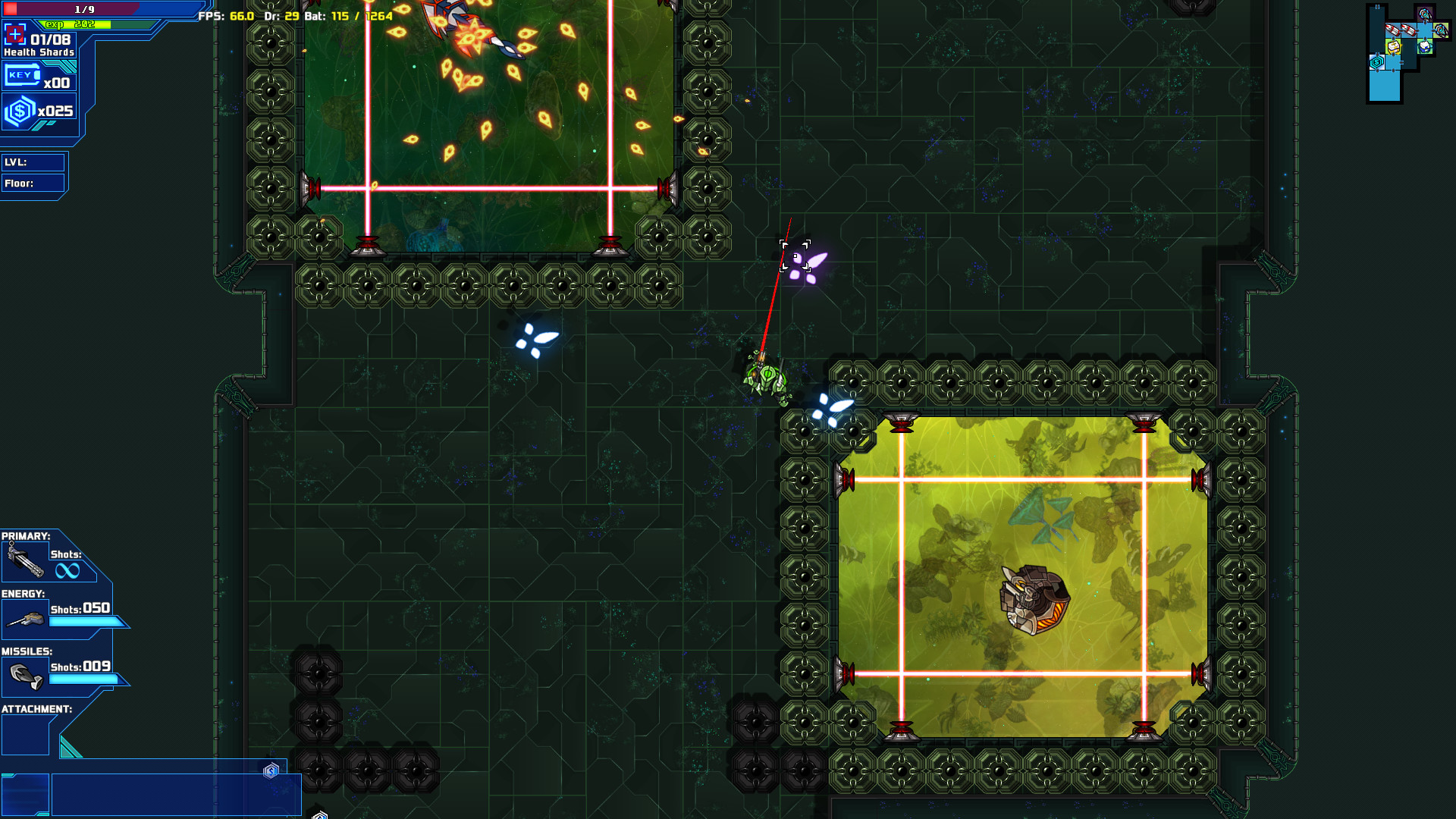Click the yellow supply crate icon on the minimap
Image resolution: width=1456 pixels, height=819 pixels.
[x=1393, y=46]
